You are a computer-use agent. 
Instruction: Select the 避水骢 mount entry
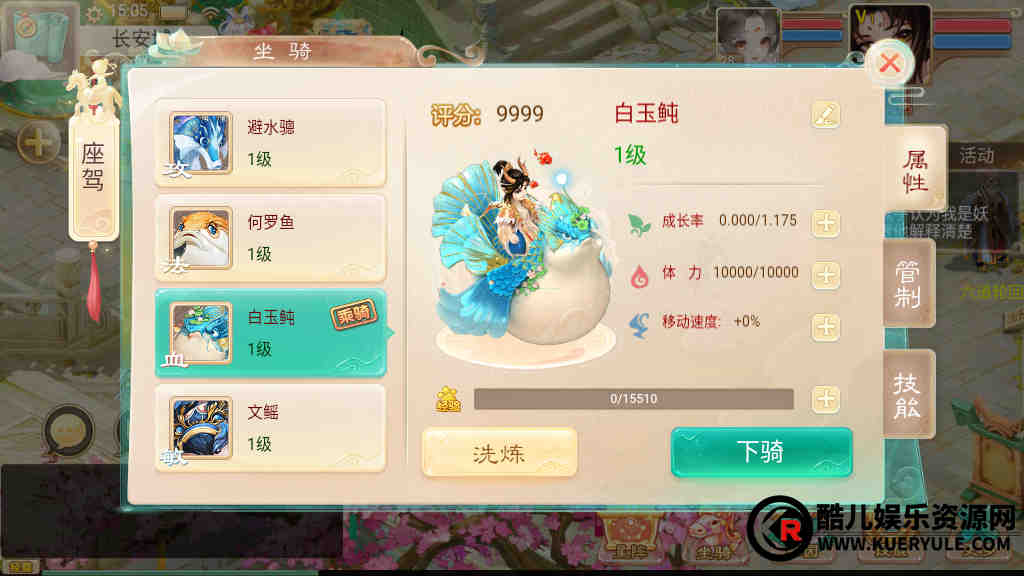[x=270, y=143]
